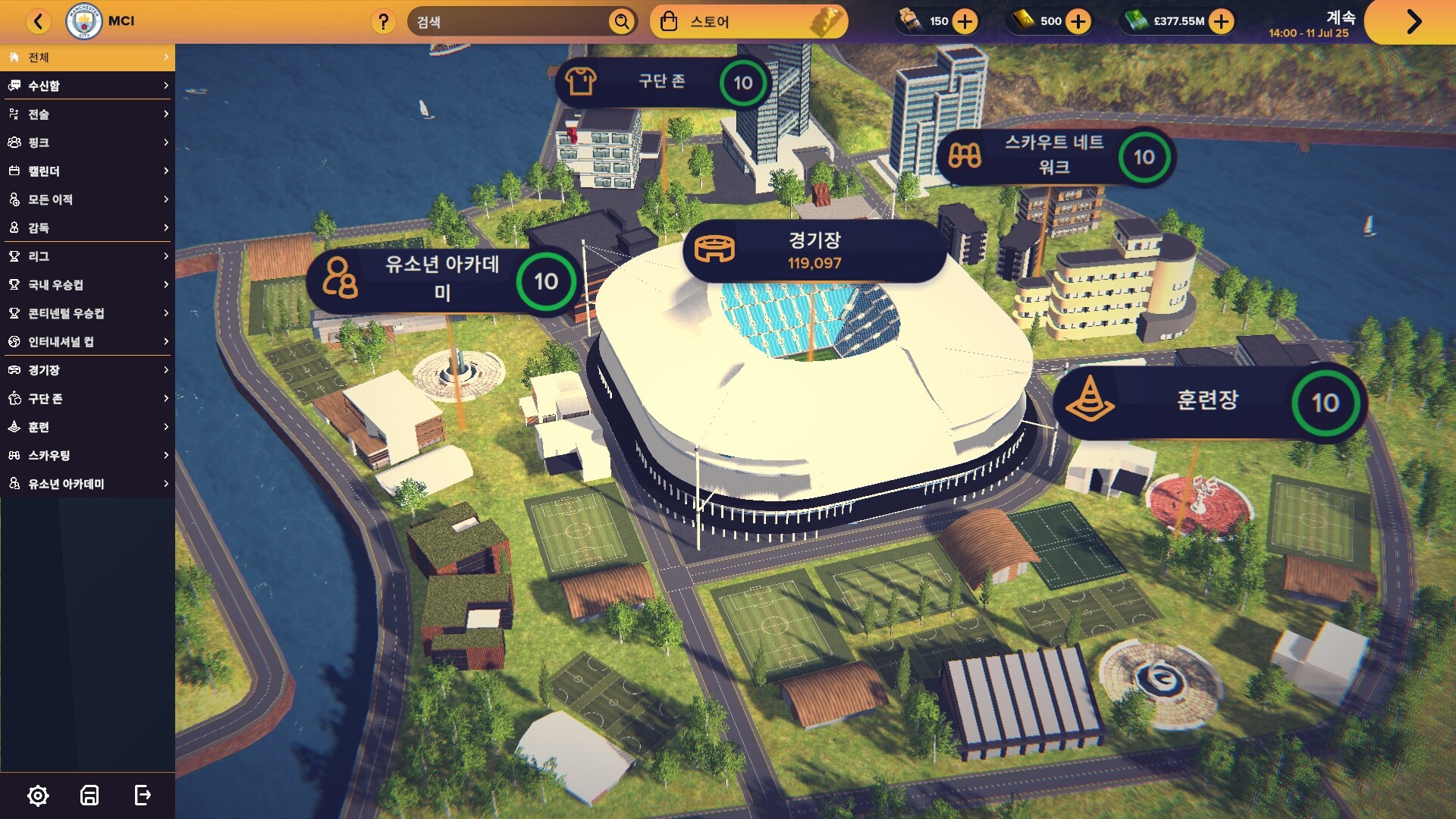Click the 검색 search field

click(508, 22)
